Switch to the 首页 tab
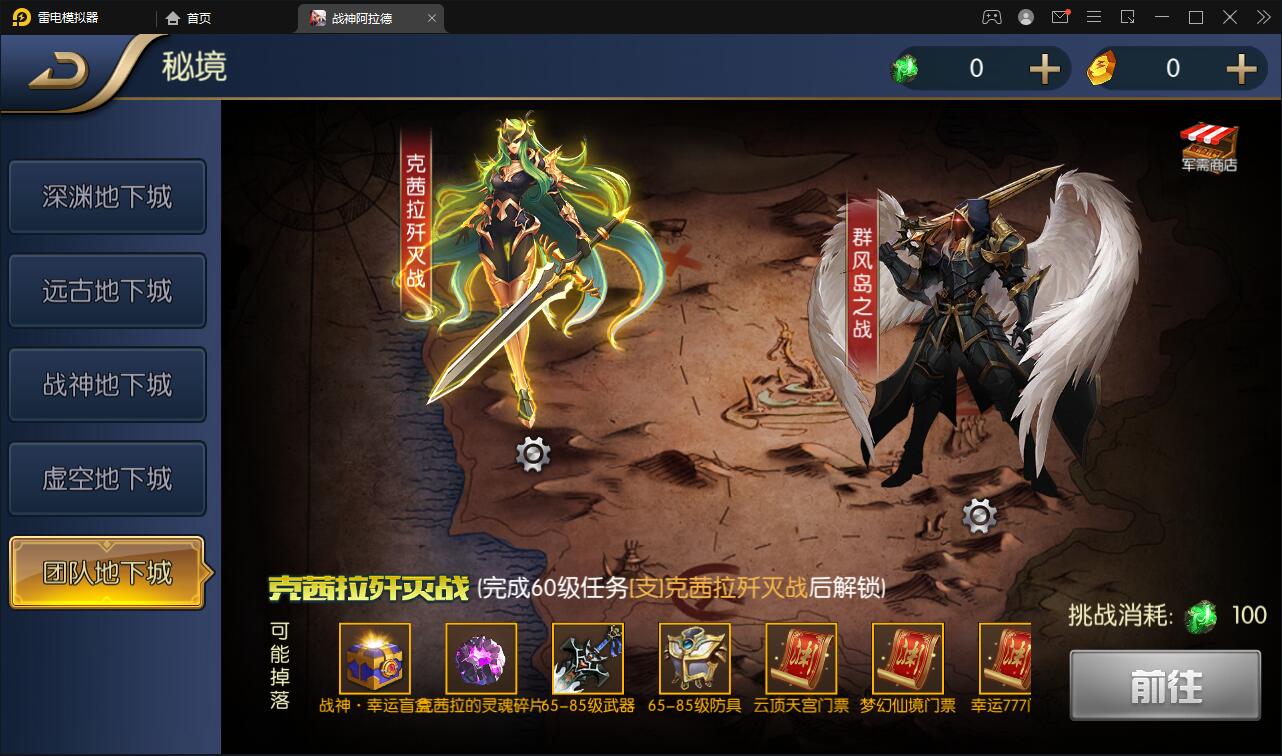 tap(197, 17)
